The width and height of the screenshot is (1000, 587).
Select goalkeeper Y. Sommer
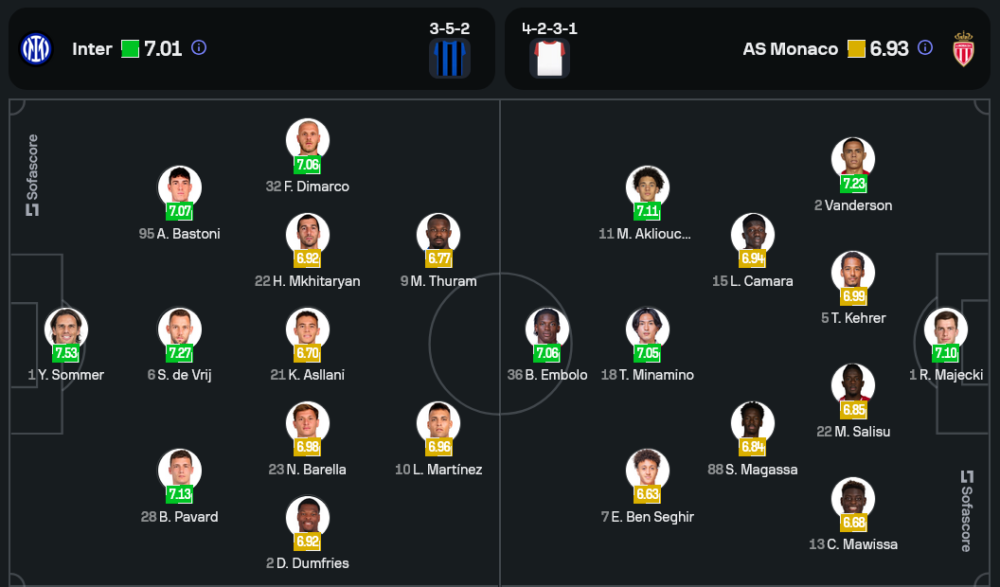pos(66,330)
